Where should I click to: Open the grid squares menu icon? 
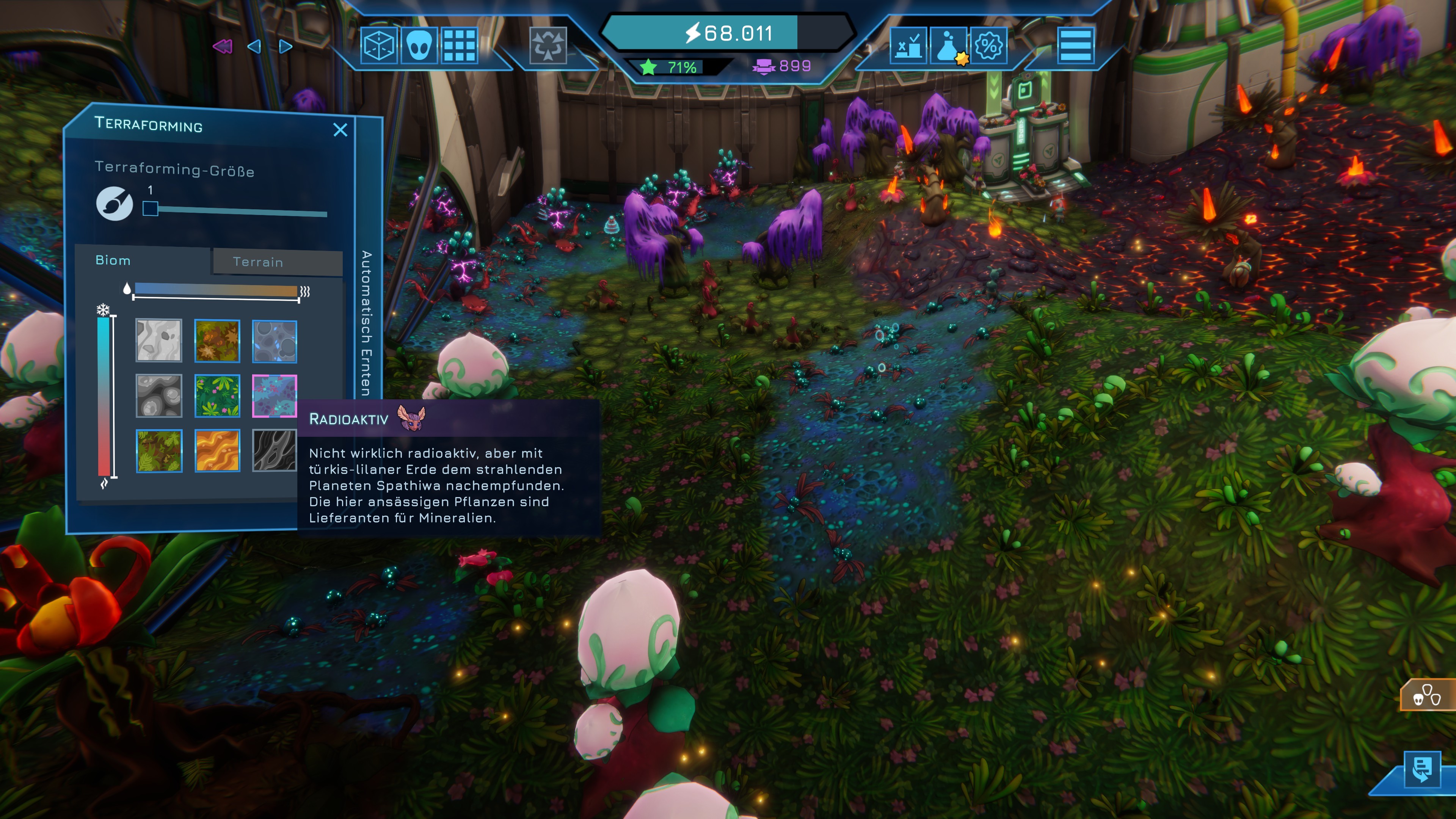point(459,45)
